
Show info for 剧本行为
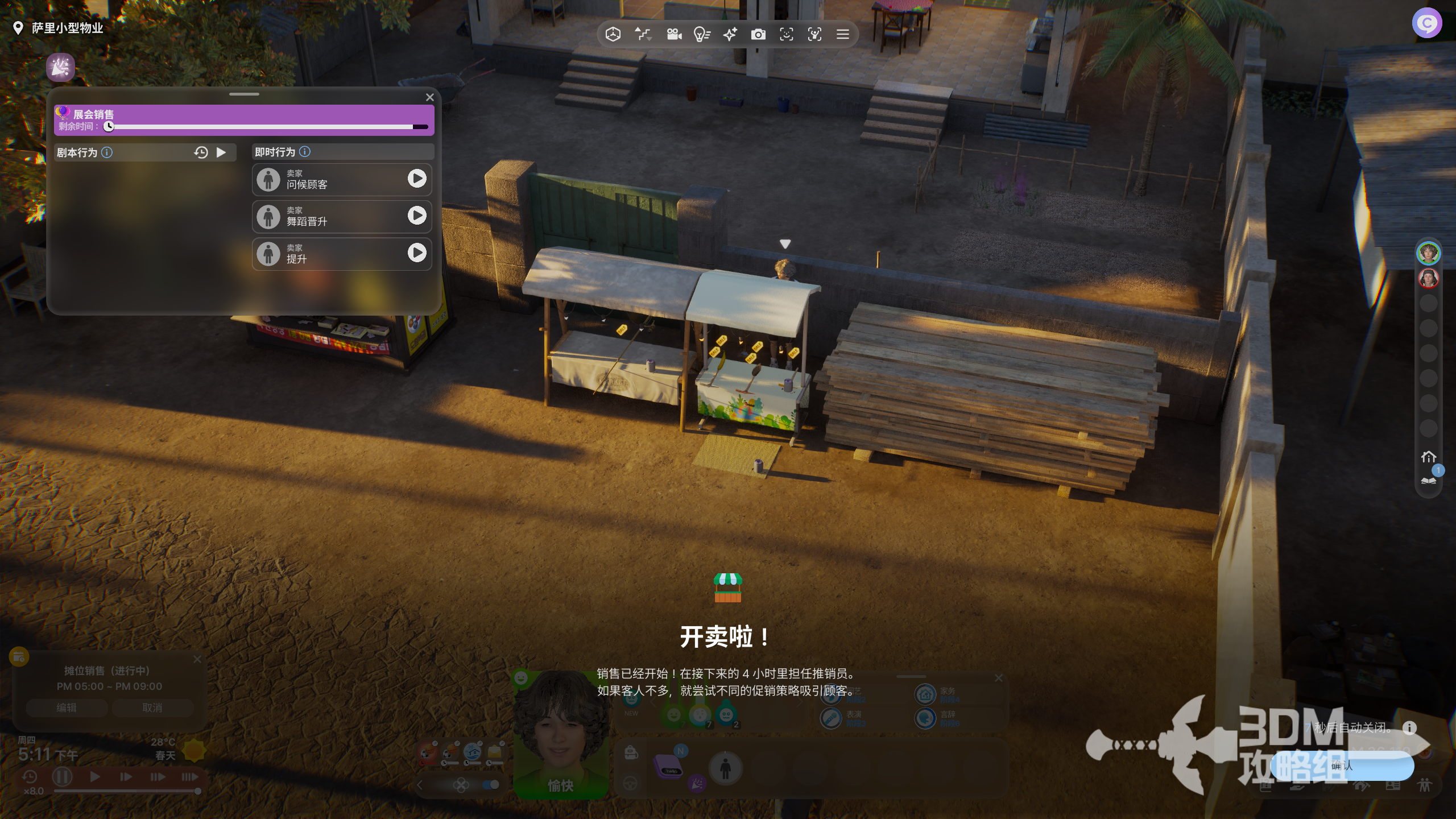(107, 152)
